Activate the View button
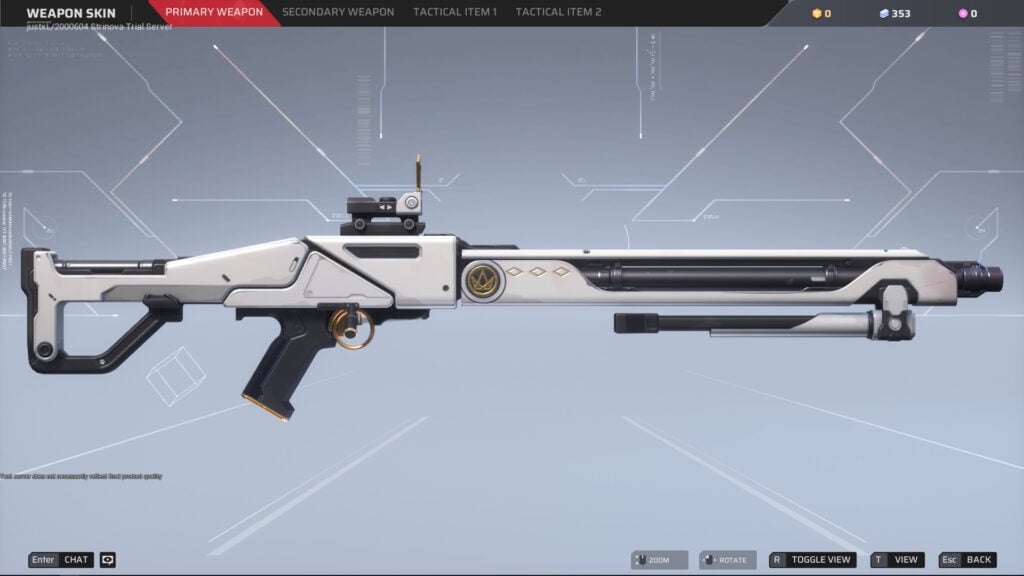Viewport: 1024px width, 576px height. (897, 560)
